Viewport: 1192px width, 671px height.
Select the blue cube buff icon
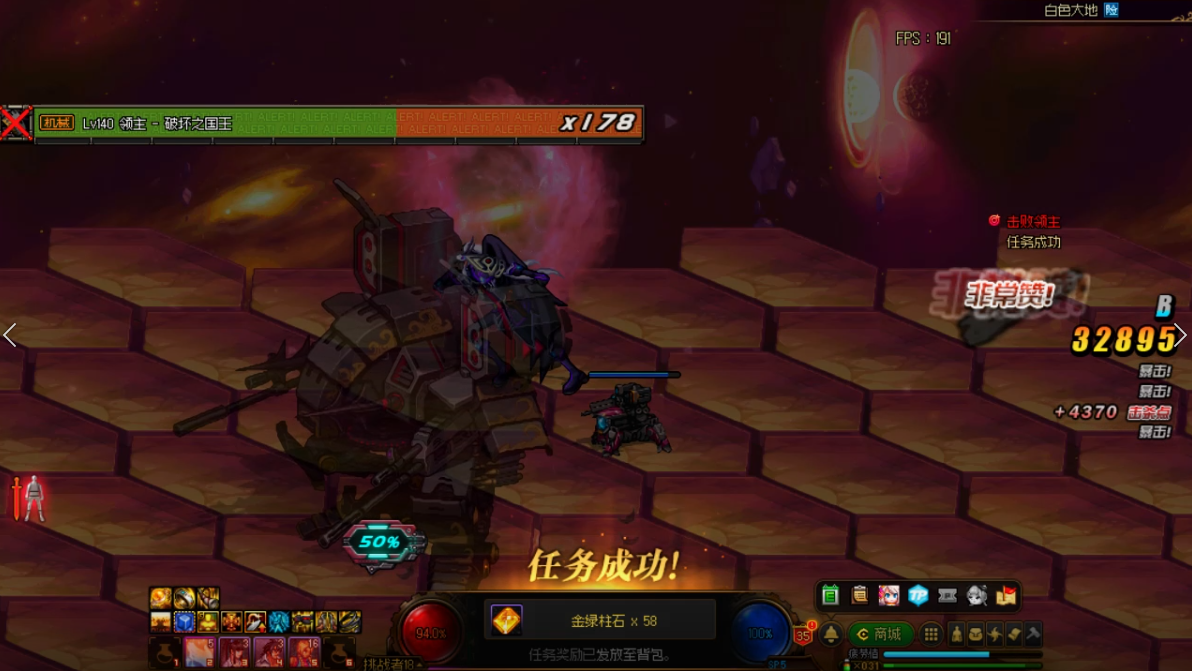(185, 622)
